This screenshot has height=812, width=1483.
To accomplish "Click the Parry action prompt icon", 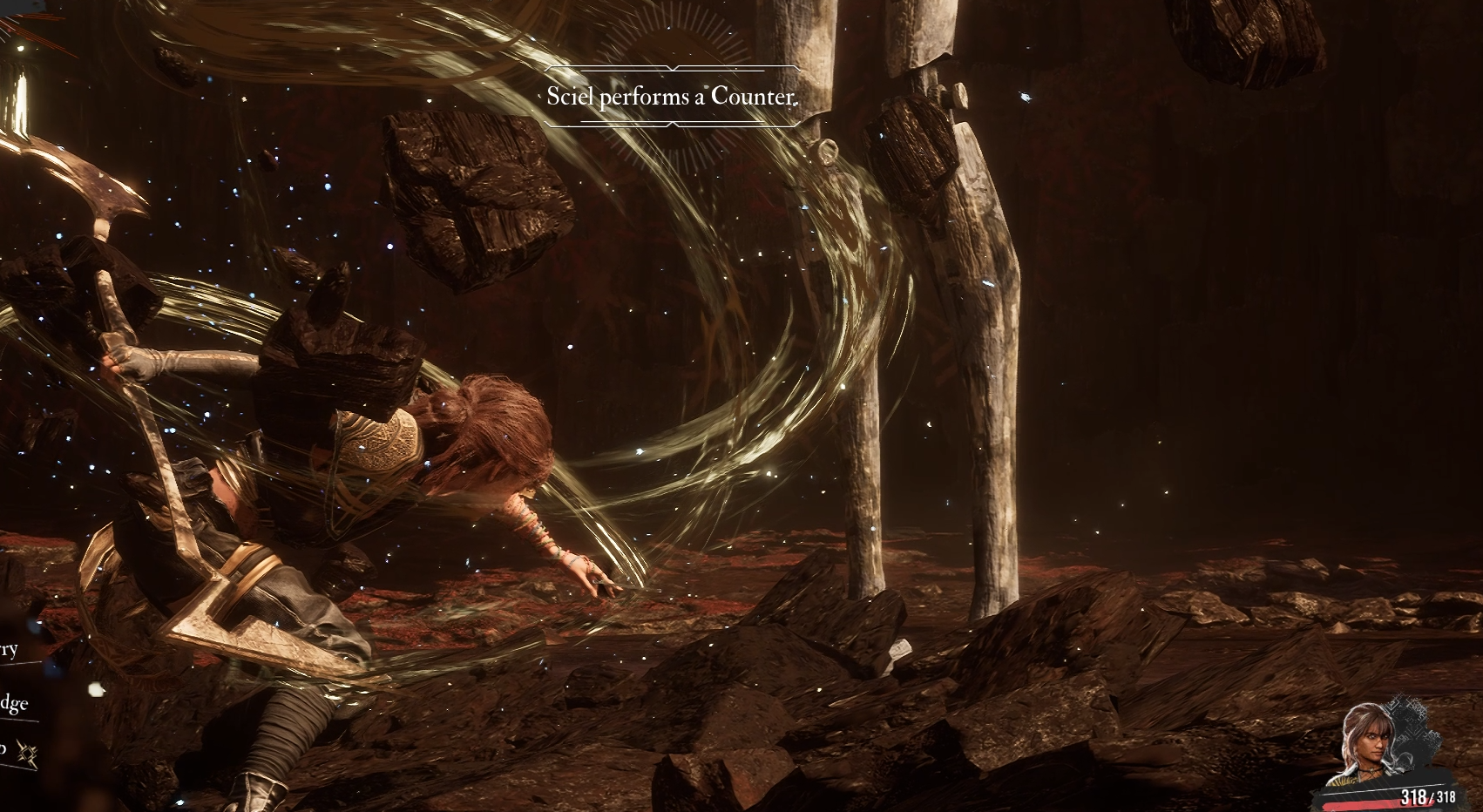I will [x=10, y=649].
